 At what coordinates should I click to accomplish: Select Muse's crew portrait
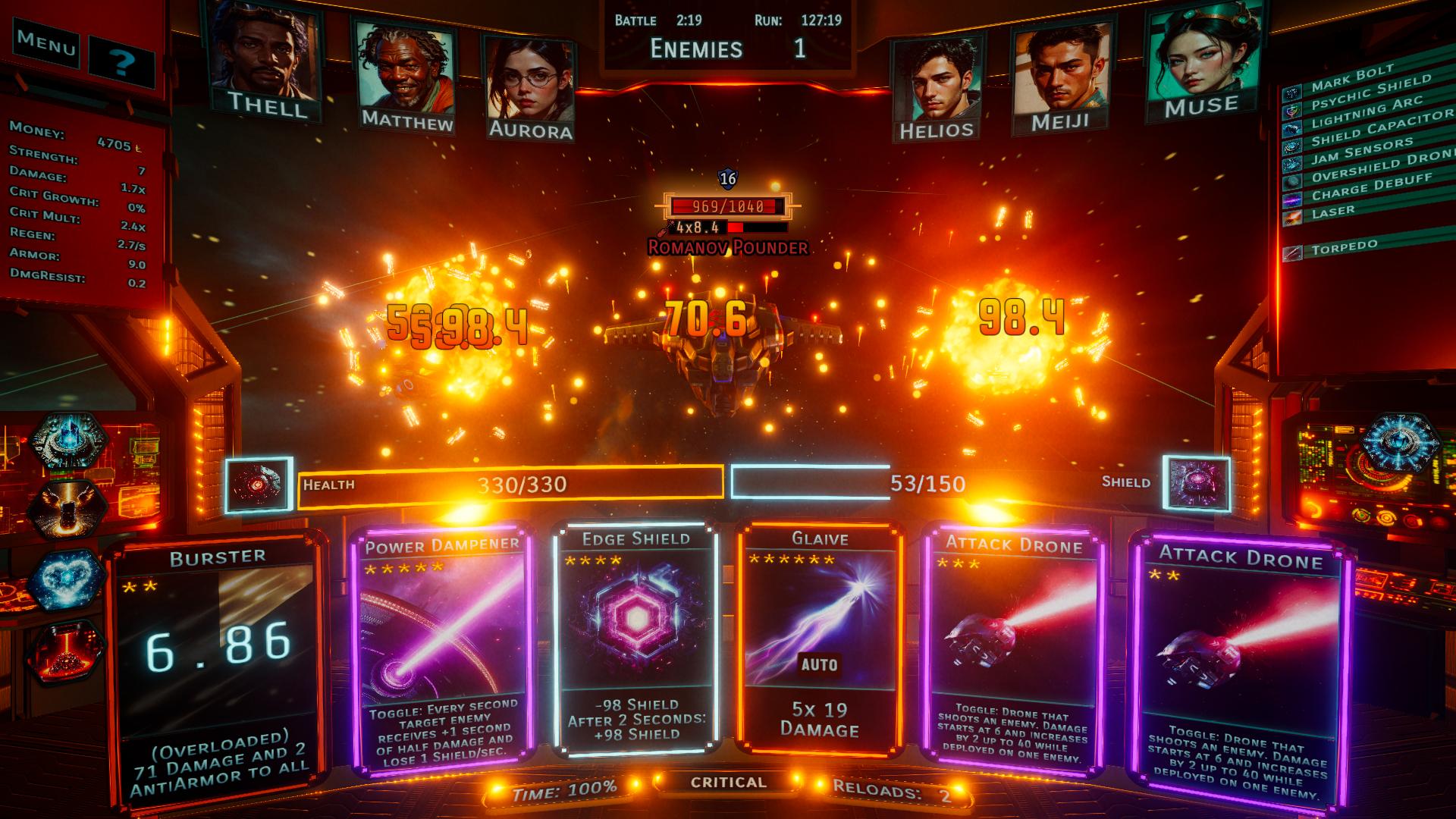click(x=1200, y=61)
